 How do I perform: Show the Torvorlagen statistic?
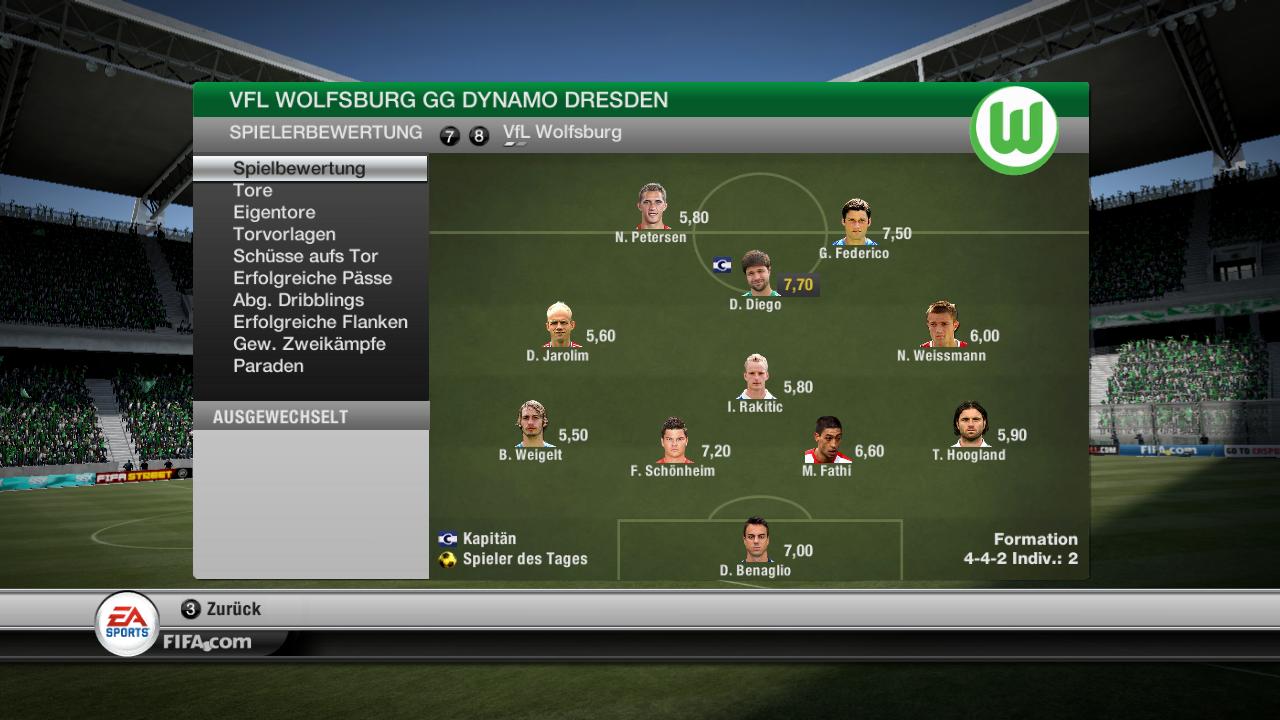point(284,234)
